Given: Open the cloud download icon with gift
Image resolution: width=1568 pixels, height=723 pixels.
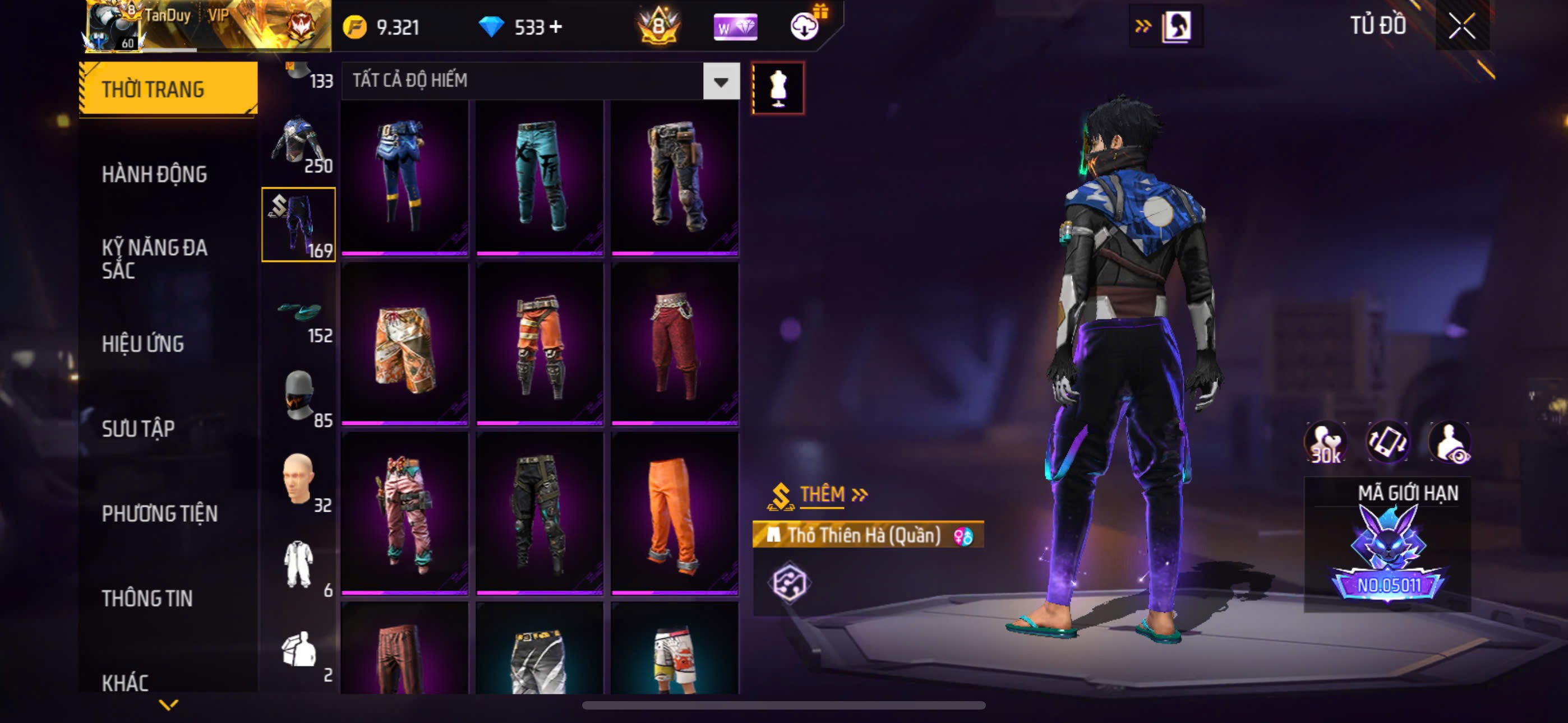Looking at the screenshot, I should tap(805, 27).
